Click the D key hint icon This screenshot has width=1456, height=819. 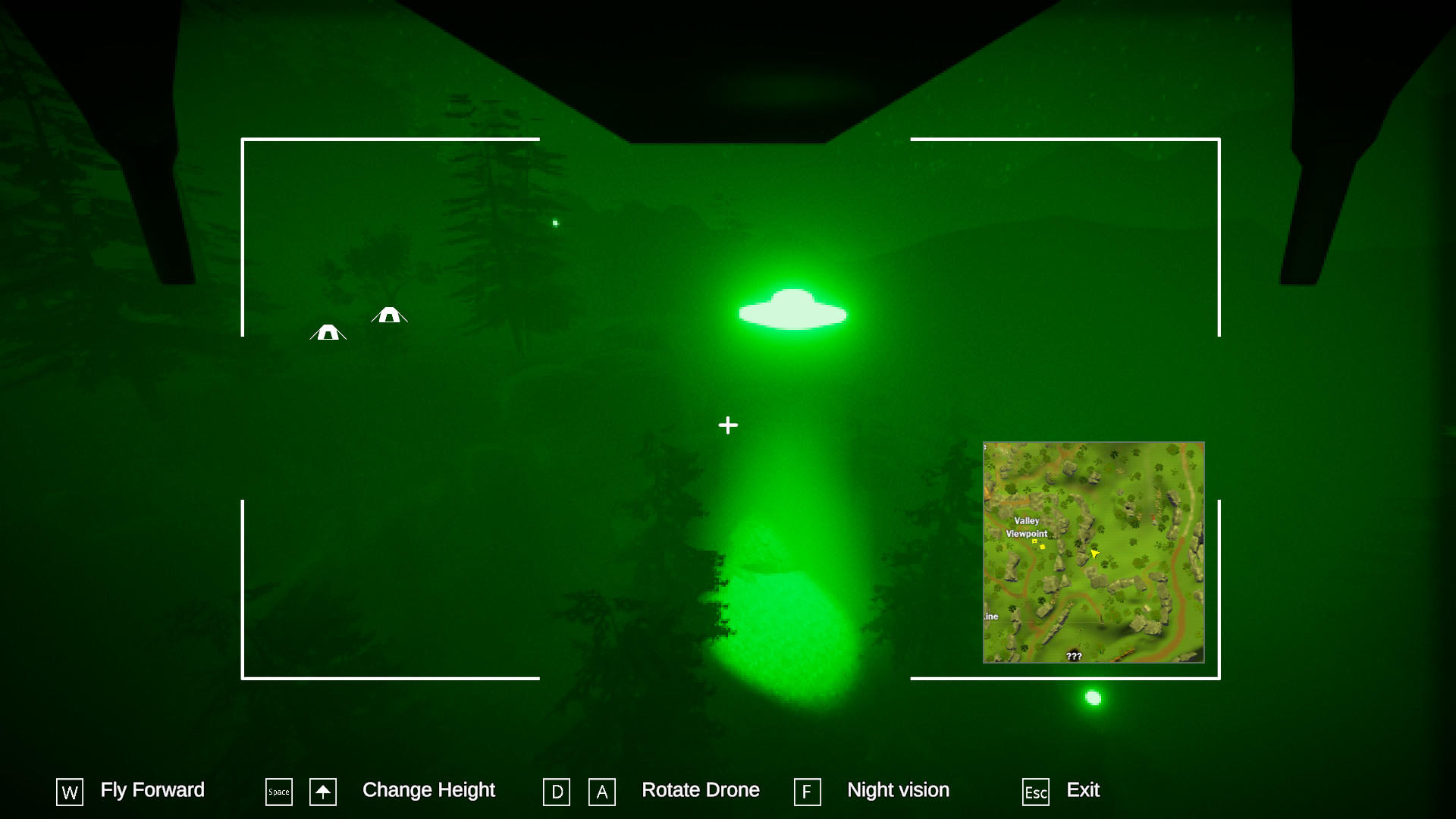coord(557,792)
